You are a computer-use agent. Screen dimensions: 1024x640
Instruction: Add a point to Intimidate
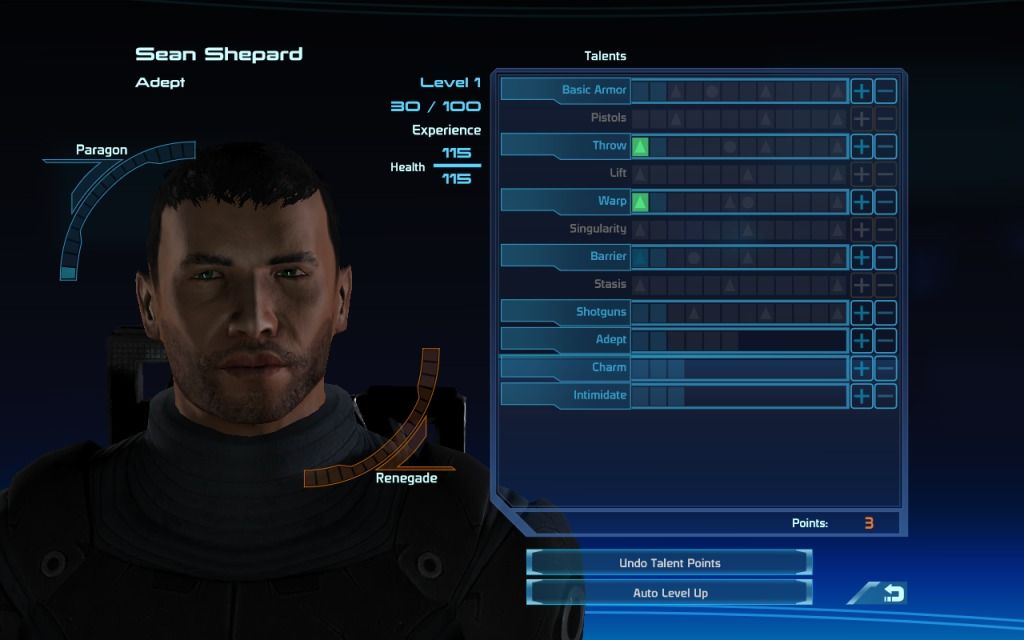[x=861, y=396]
